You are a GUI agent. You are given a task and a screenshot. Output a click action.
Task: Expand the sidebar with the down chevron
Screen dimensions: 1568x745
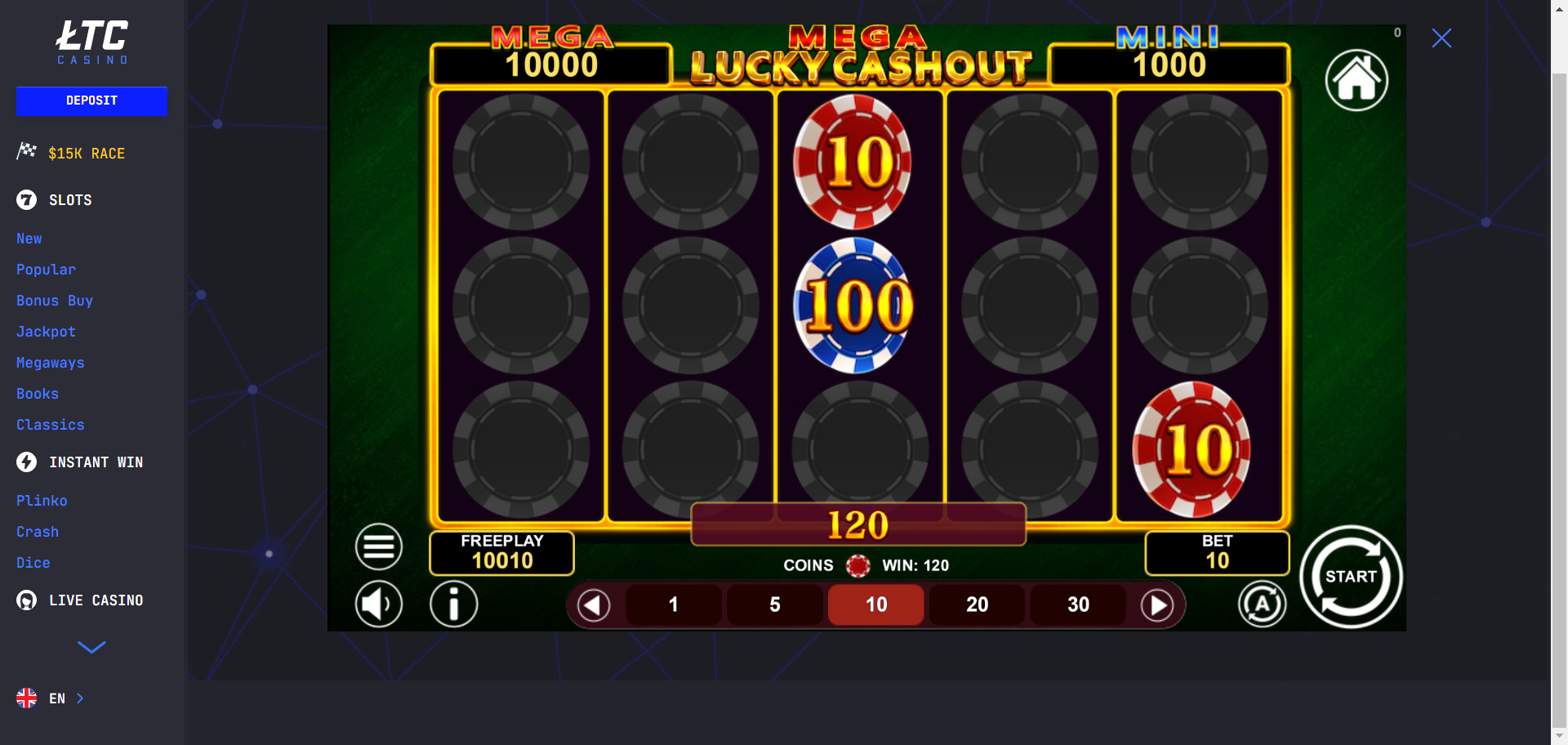pos(91,647)
